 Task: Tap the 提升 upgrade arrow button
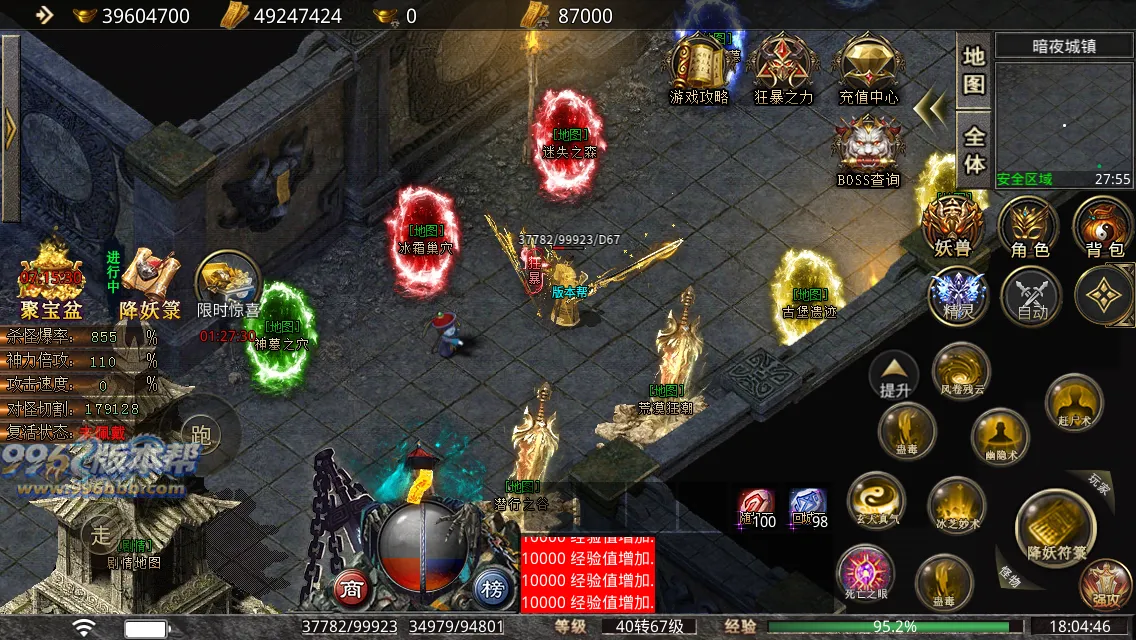tap(894, 375)
